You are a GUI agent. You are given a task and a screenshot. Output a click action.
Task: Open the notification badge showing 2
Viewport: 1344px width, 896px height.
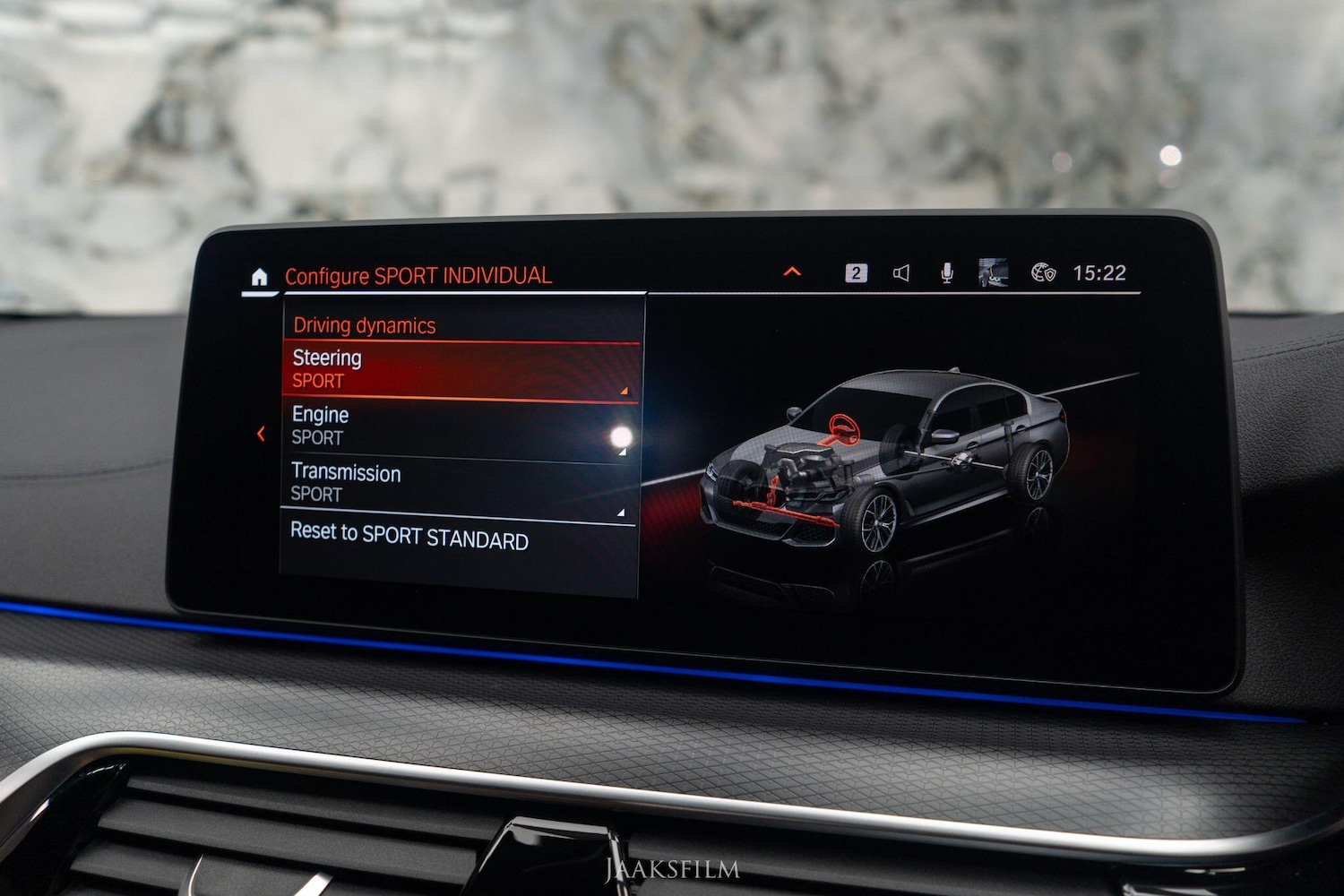pos(856,272)
